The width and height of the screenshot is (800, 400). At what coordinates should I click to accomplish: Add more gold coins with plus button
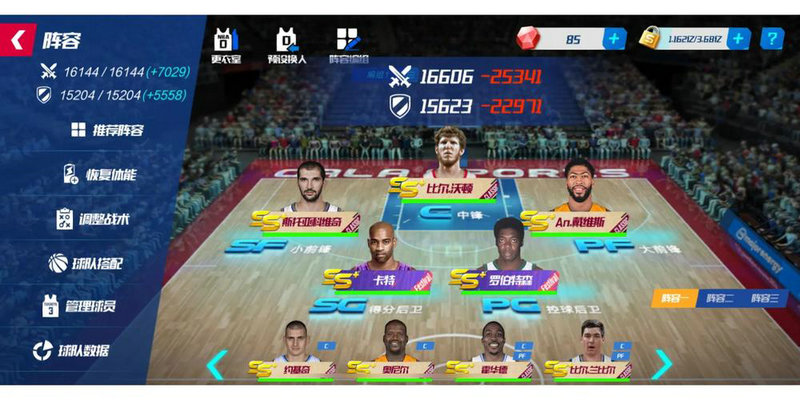coord(738,40)
